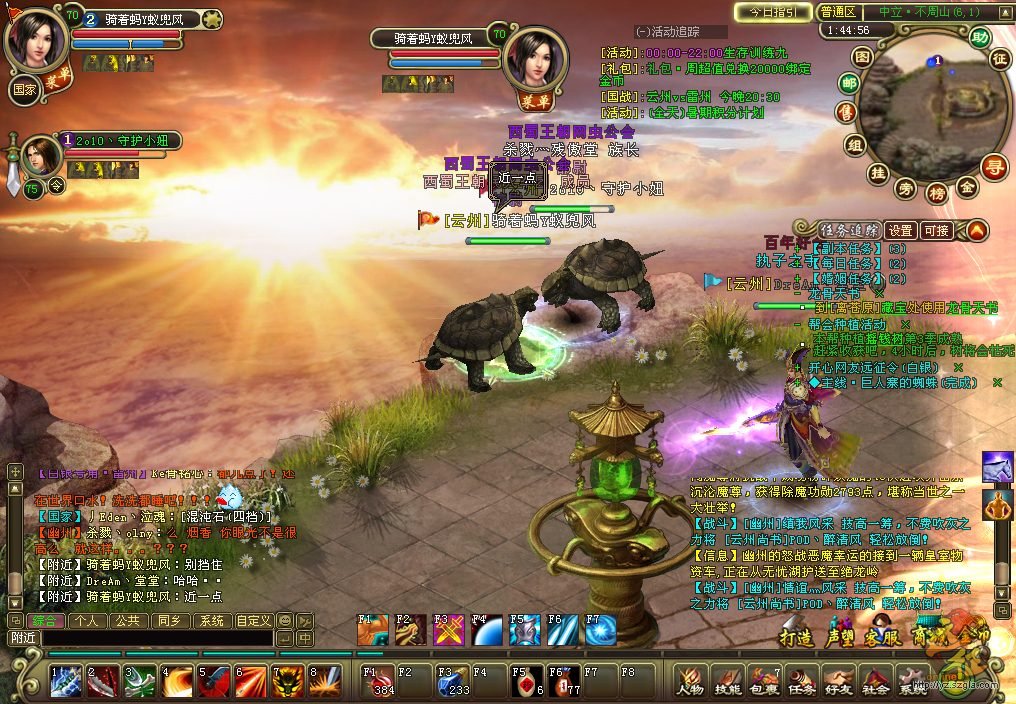This screenshot has height=704, width=1016.
Task: Open the 包裹 inventory bag
Action: [764, 679]
